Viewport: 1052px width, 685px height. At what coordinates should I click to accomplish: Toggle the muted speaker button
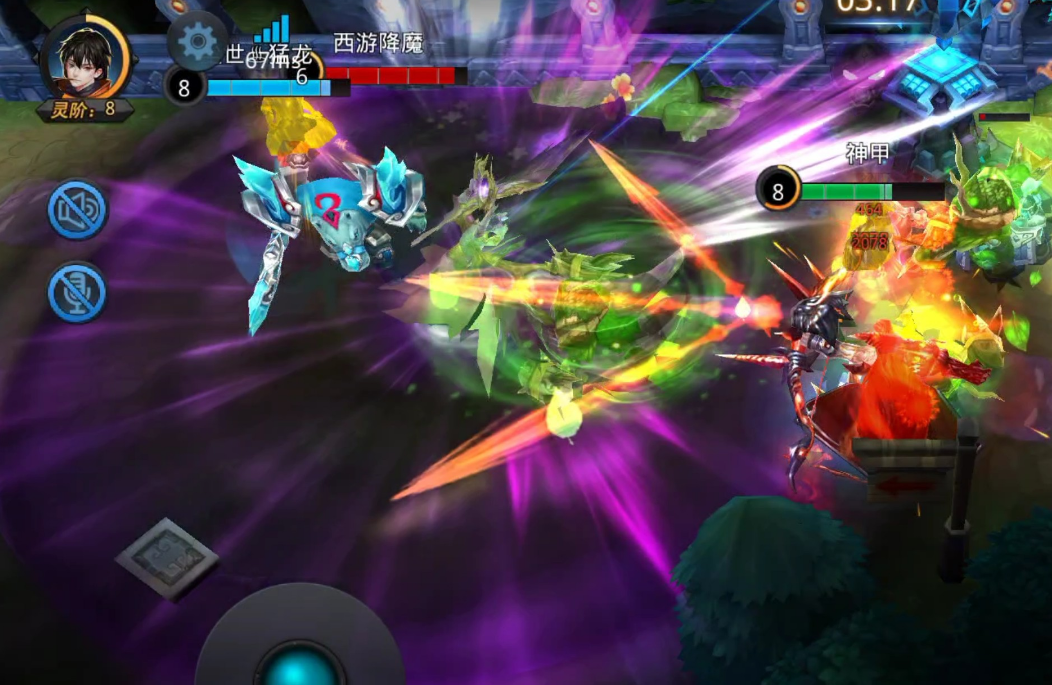tap(77, 210)
